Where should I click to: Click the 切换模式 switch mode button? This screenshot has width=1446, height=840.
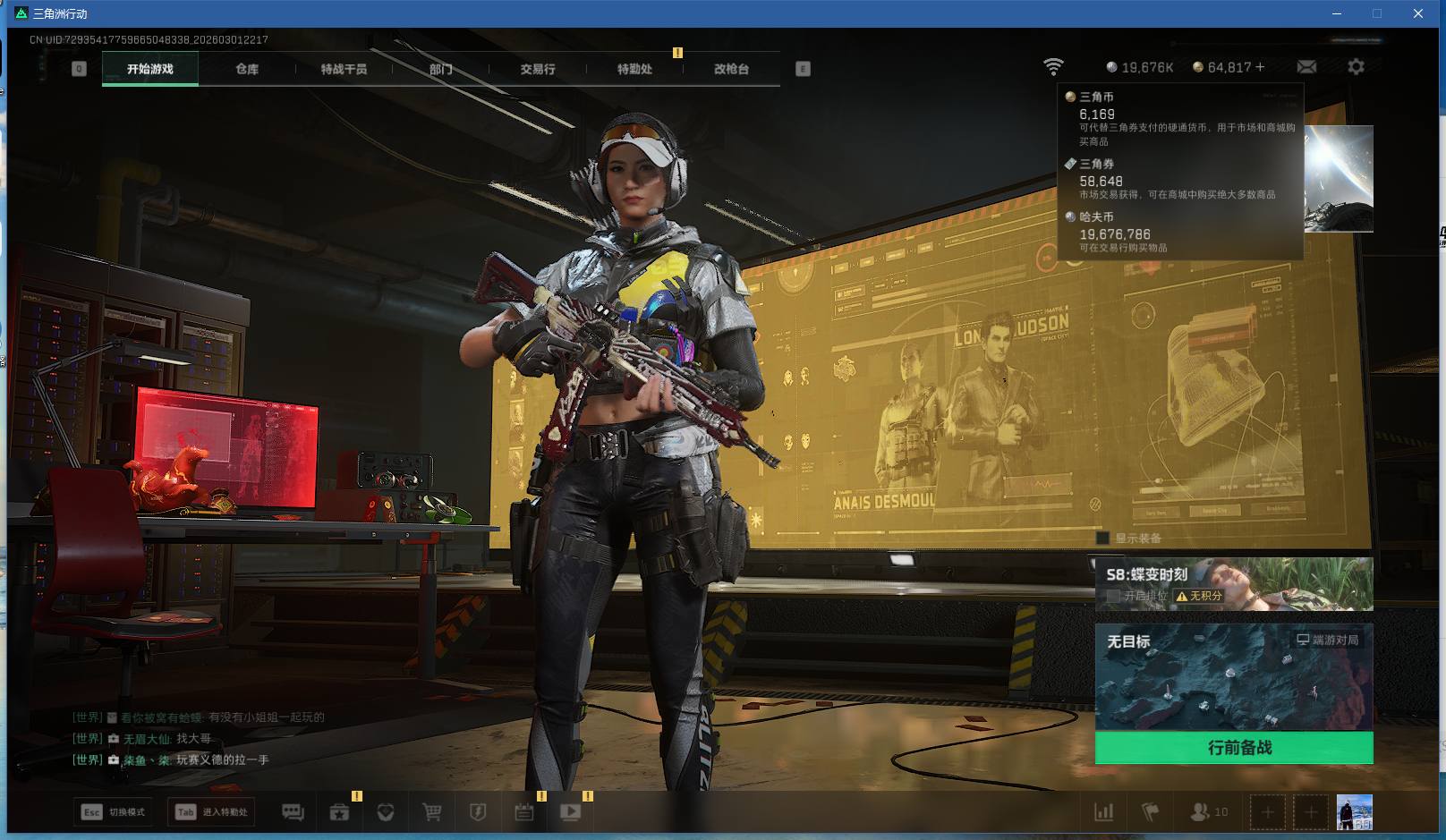114,812
